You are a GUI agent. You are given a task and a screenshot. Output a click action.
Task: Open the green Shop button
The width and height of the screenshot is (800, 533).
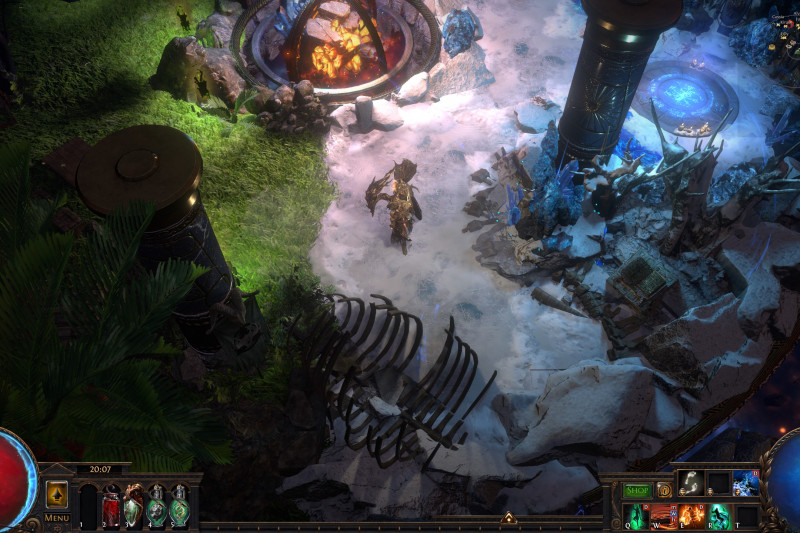point(637,491)
